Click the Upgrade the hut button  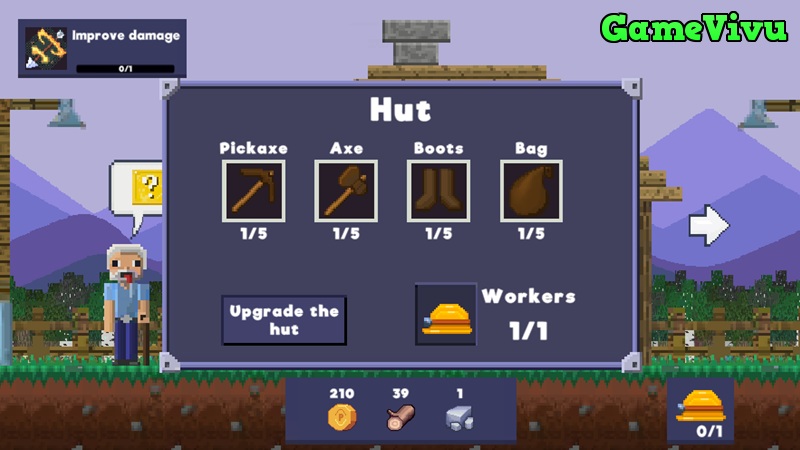point(284,320)
